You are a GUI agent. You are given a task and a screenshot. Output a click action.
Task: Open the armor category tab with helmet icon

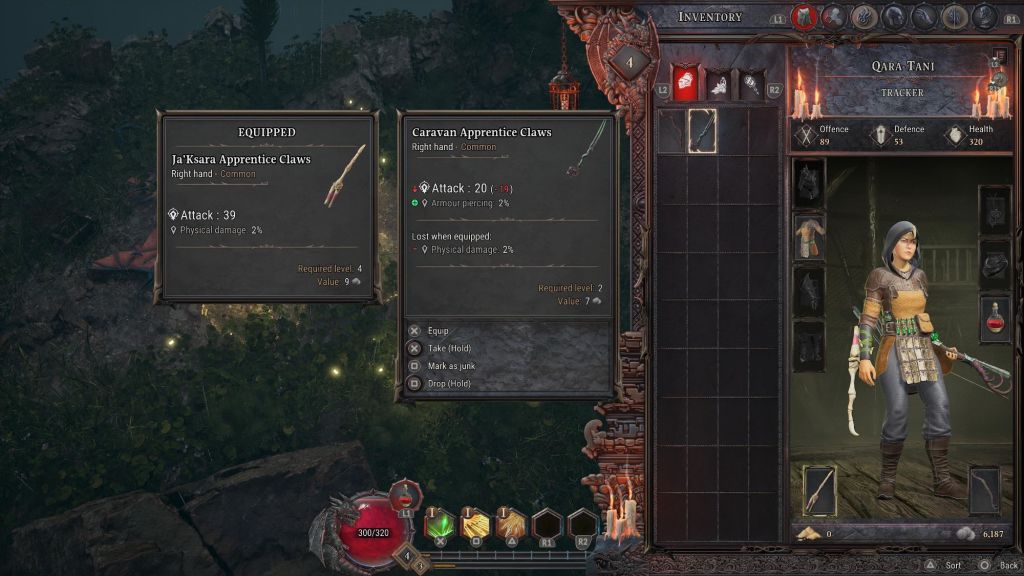point(683,82)
